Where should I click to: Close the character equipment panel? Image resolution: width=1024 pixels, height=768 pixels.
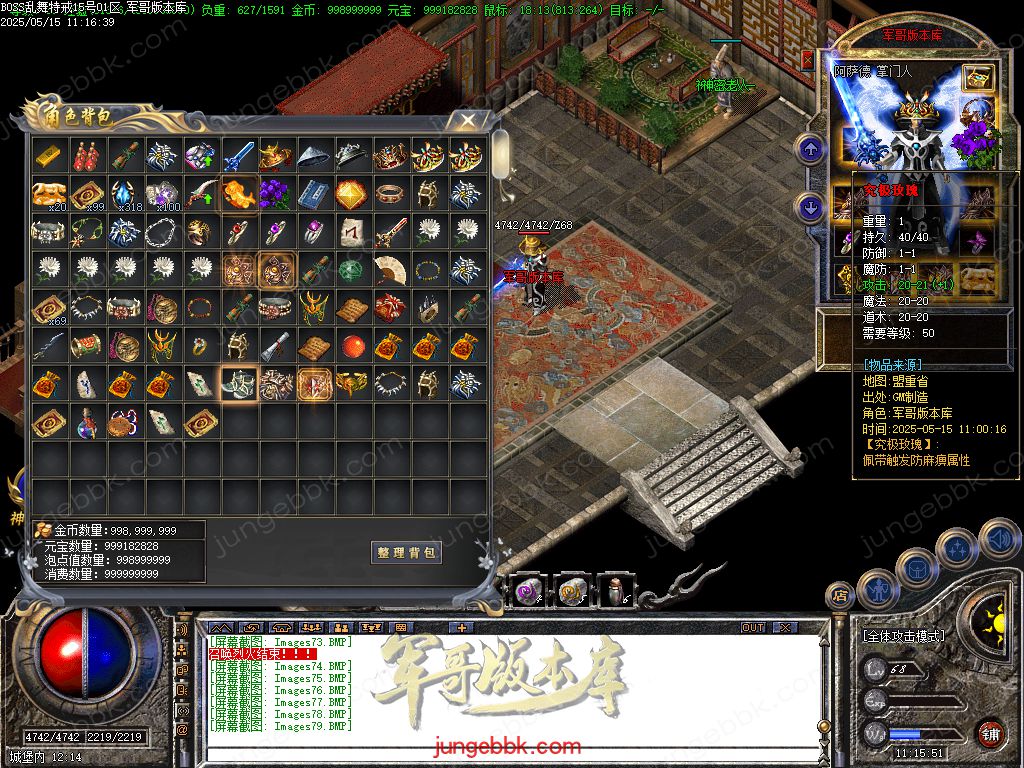(x=807, y=60)
